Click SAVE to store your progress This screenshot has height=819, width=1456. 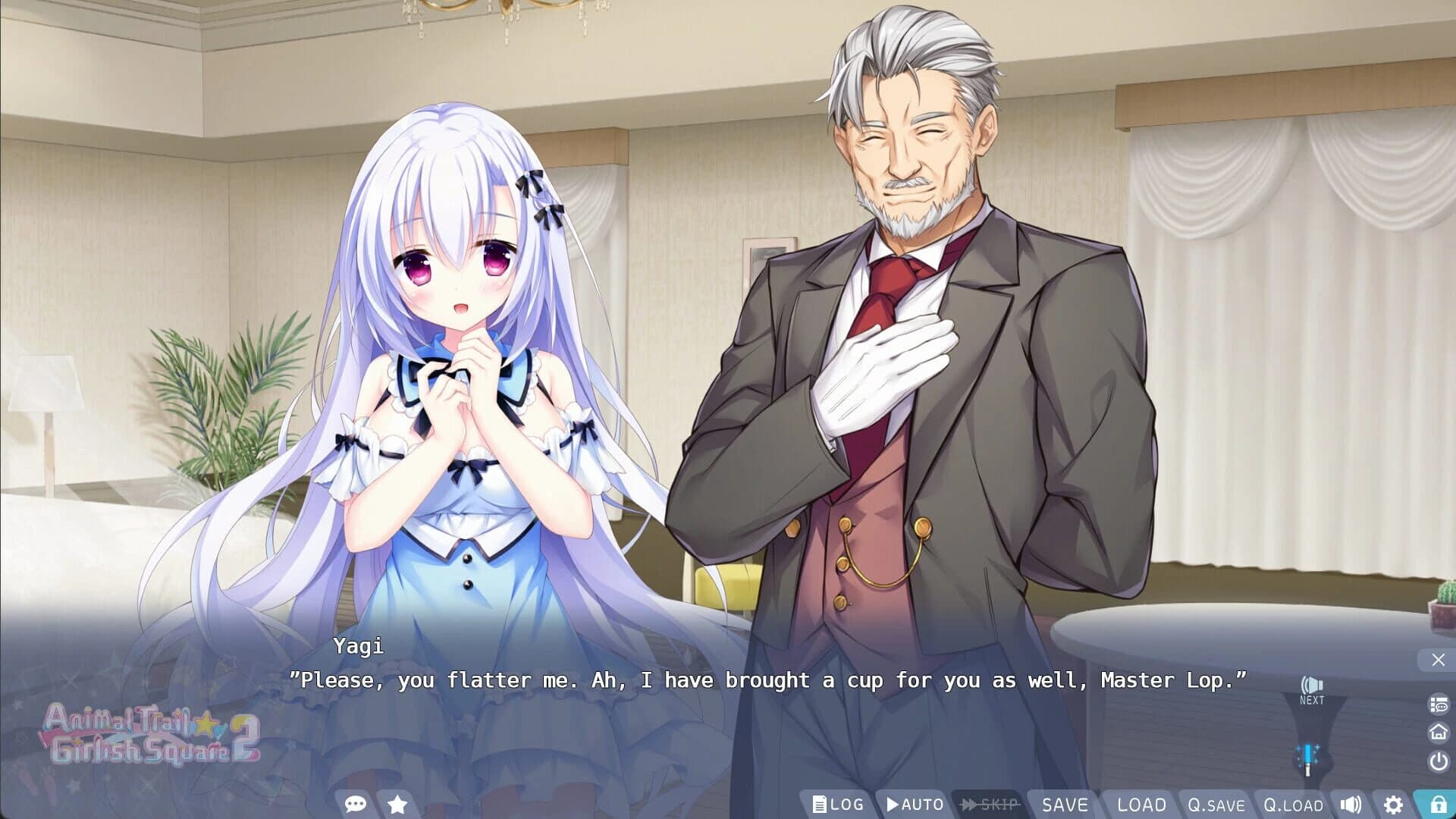tap(1065, 805)
